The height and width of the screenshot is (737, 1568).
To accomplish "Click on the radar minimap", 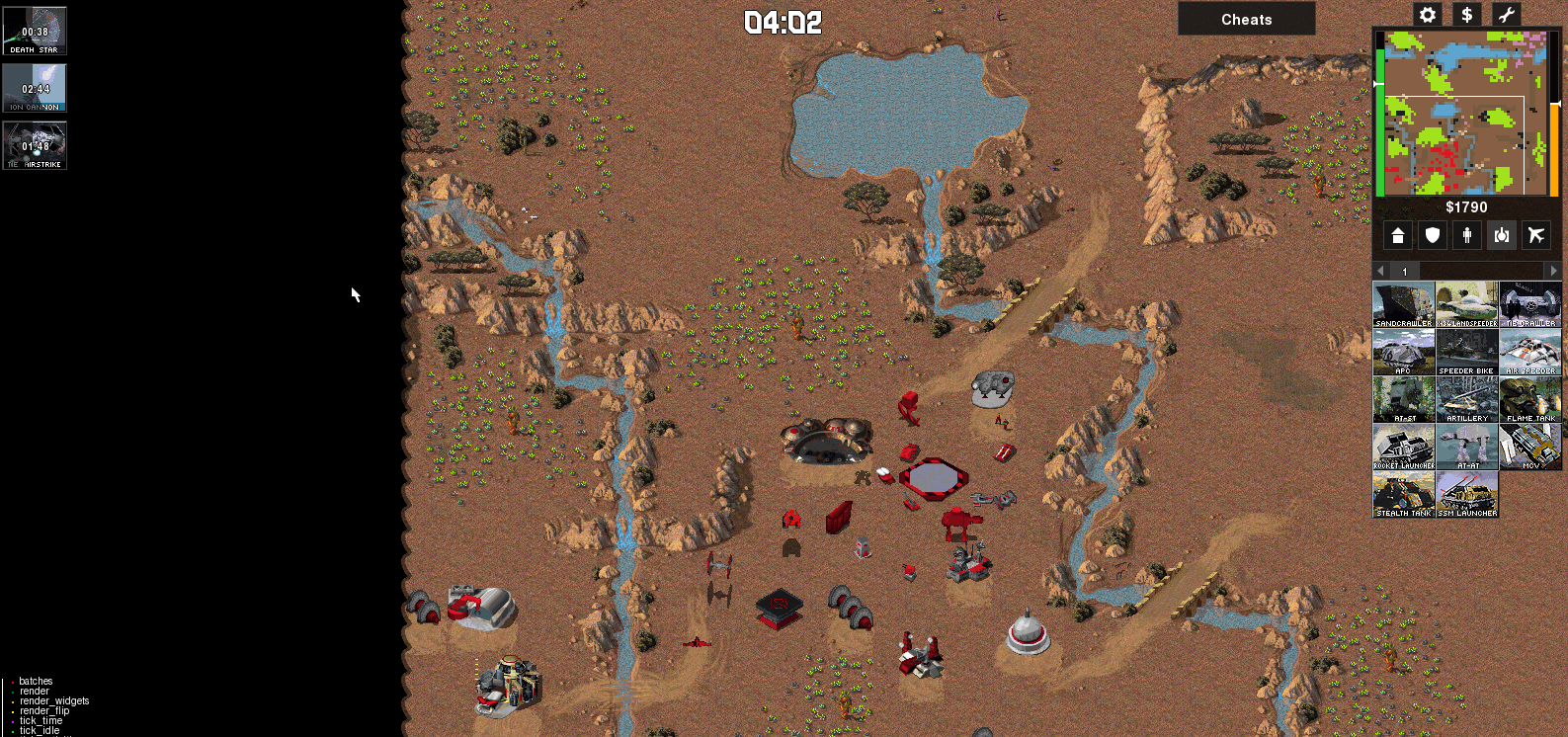I will pos(1464,113).
